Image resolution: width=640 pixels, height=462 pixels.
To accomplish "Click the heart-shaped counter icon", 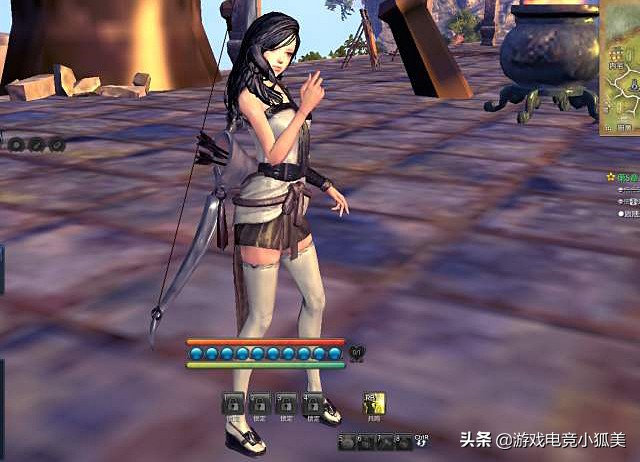I will click(357, 353).
